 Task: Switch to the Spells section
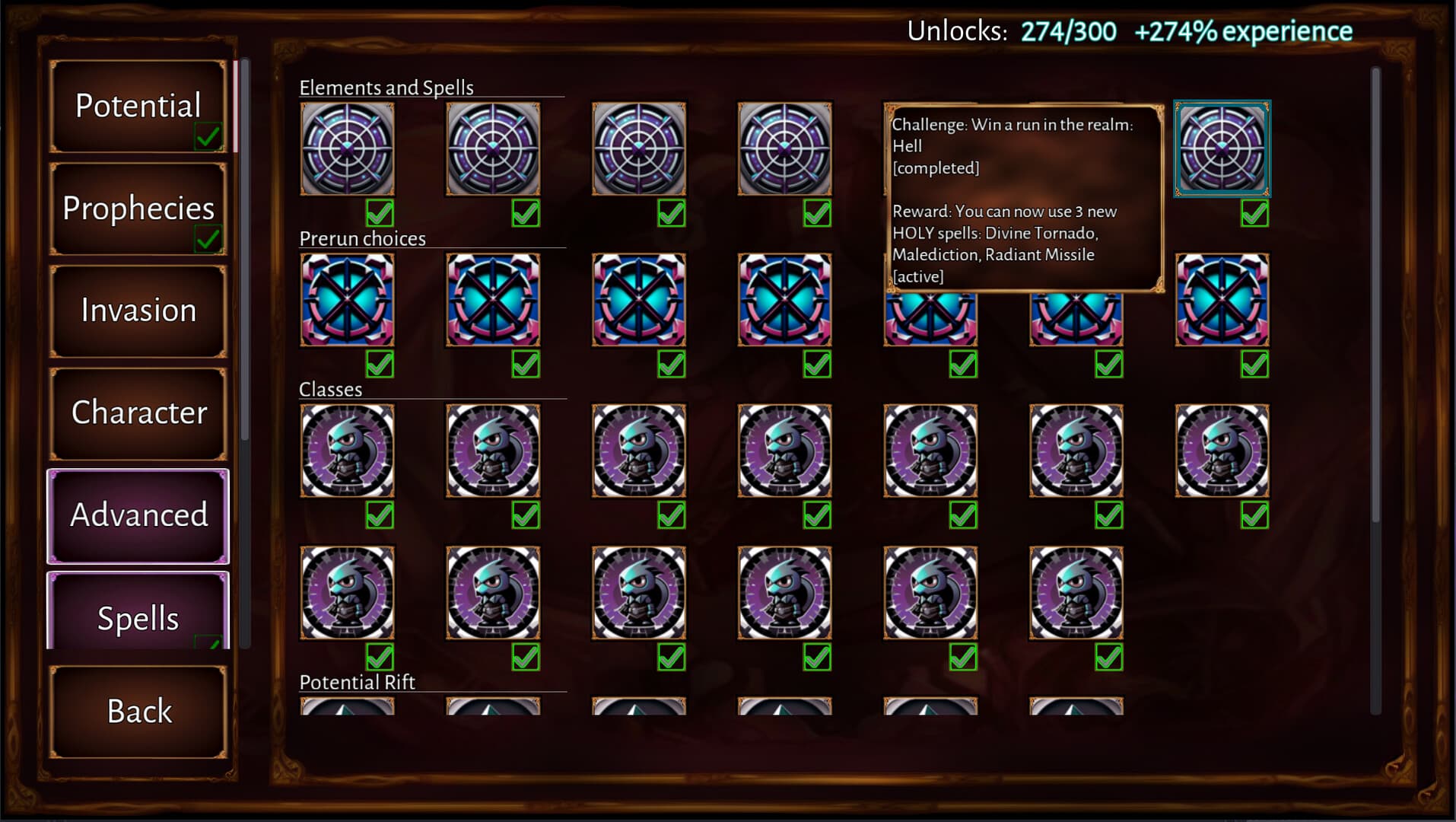tap(138, 619)
